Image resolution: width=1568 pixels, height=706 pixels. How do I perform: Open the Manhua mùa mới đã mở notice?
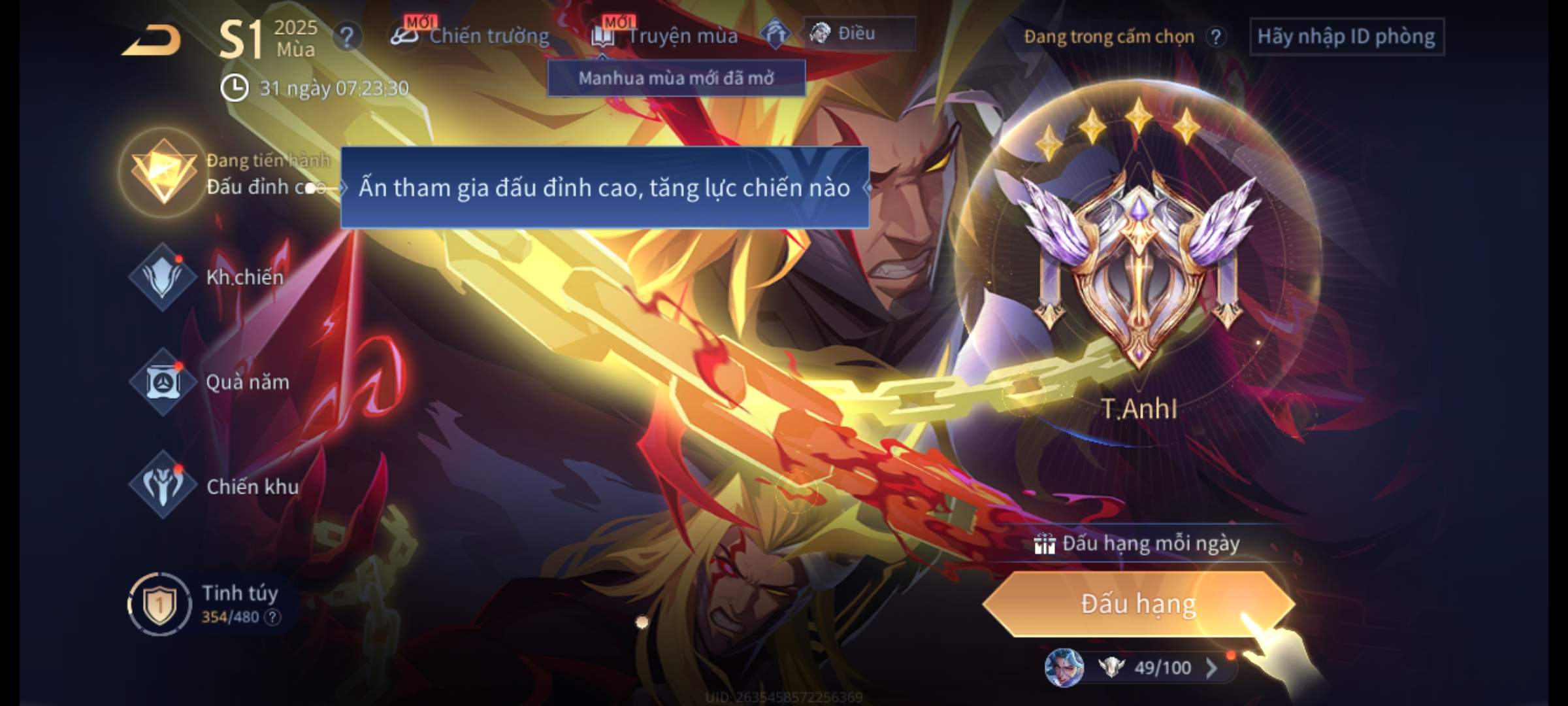click(676, 78)
